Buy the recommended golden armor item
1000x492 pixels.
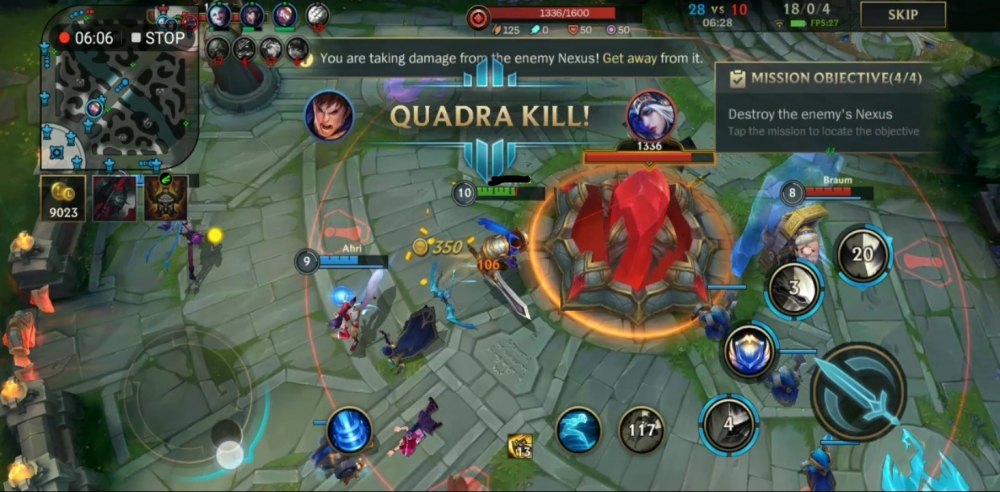click(x=165, y=198)
